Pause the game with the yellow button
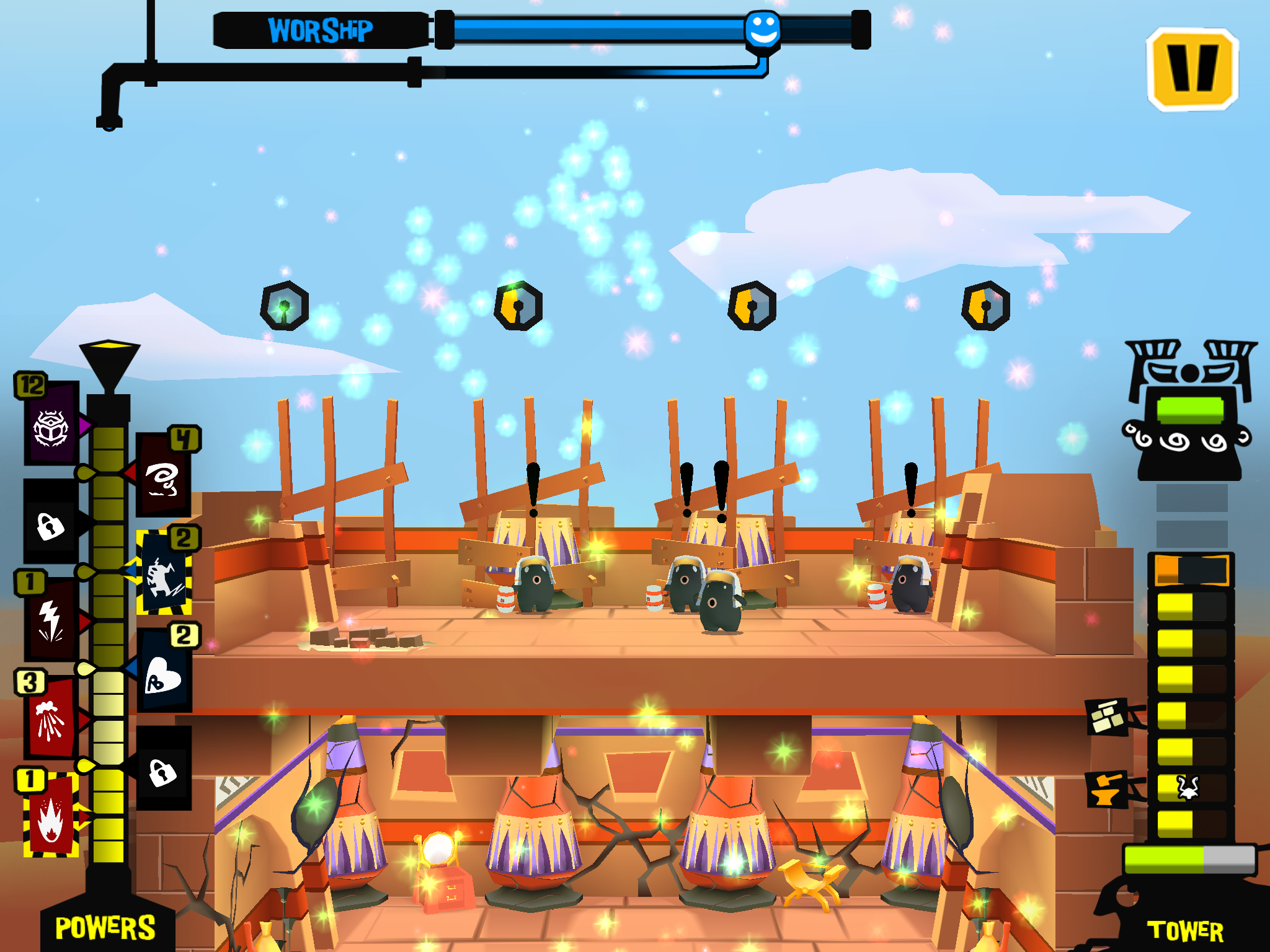 click(x=1192, y=69)
